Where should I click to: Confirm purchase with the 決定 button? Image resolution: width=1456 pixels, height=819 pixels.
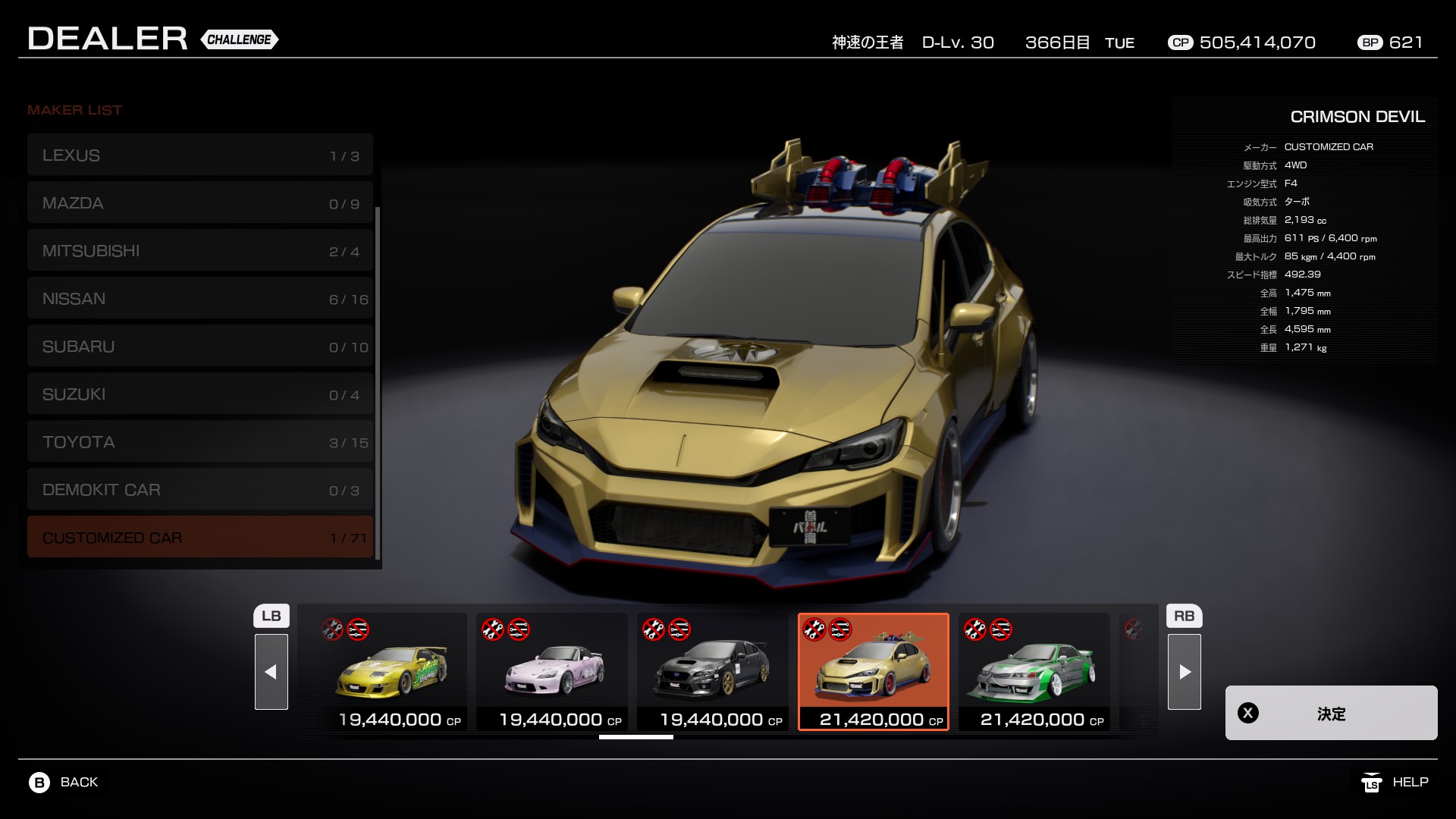(x=1331, y=713)
